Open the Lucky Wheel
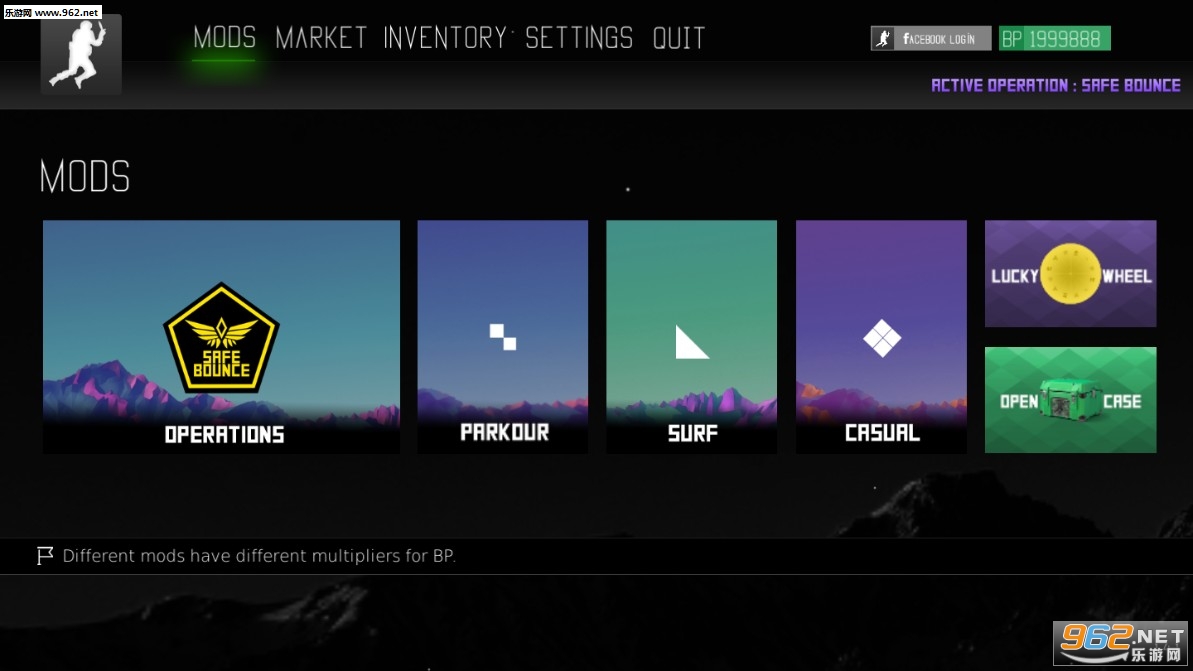 (x=1070, y=274)
